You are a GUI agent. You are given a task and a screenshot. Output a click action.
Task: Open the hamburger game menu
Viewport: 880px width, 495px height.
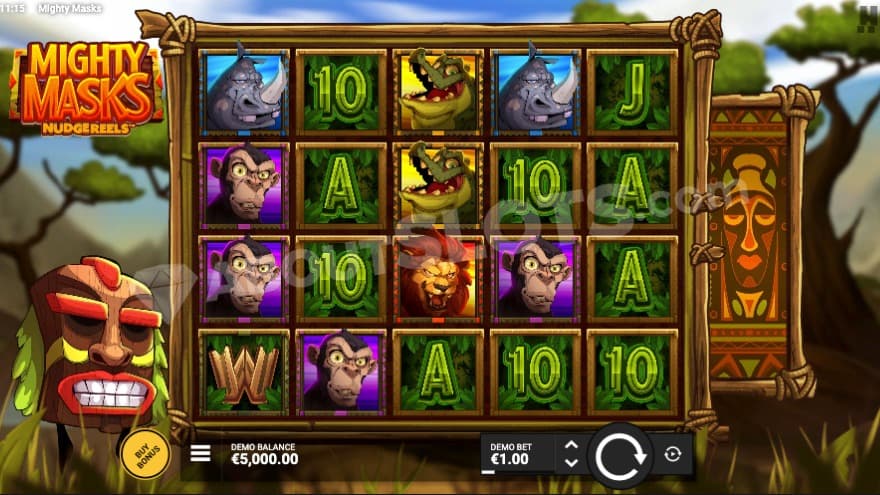[x=200, y=453]
